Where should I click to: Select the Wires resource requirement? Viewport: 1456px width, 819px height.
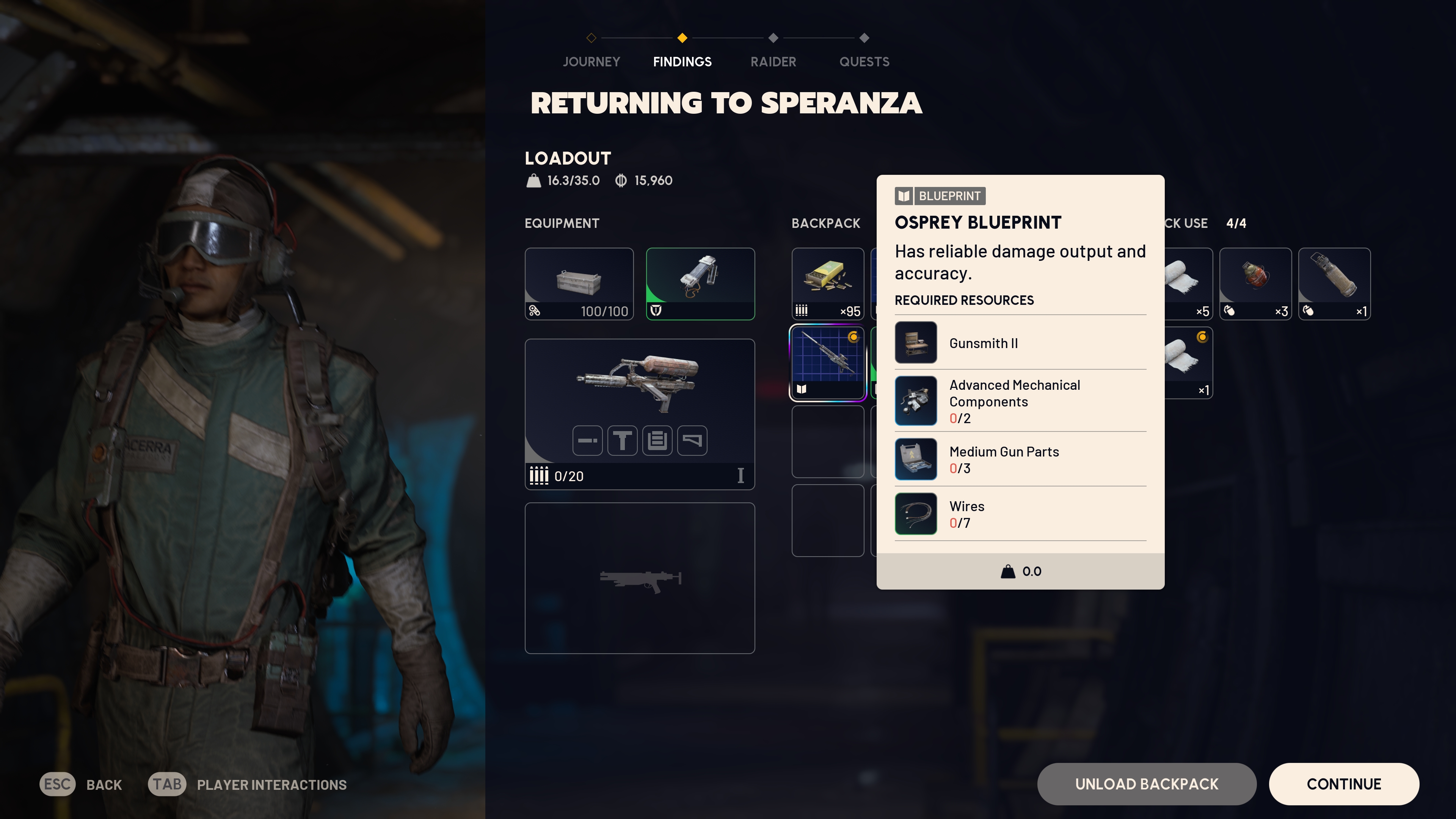coord(1020,514)
